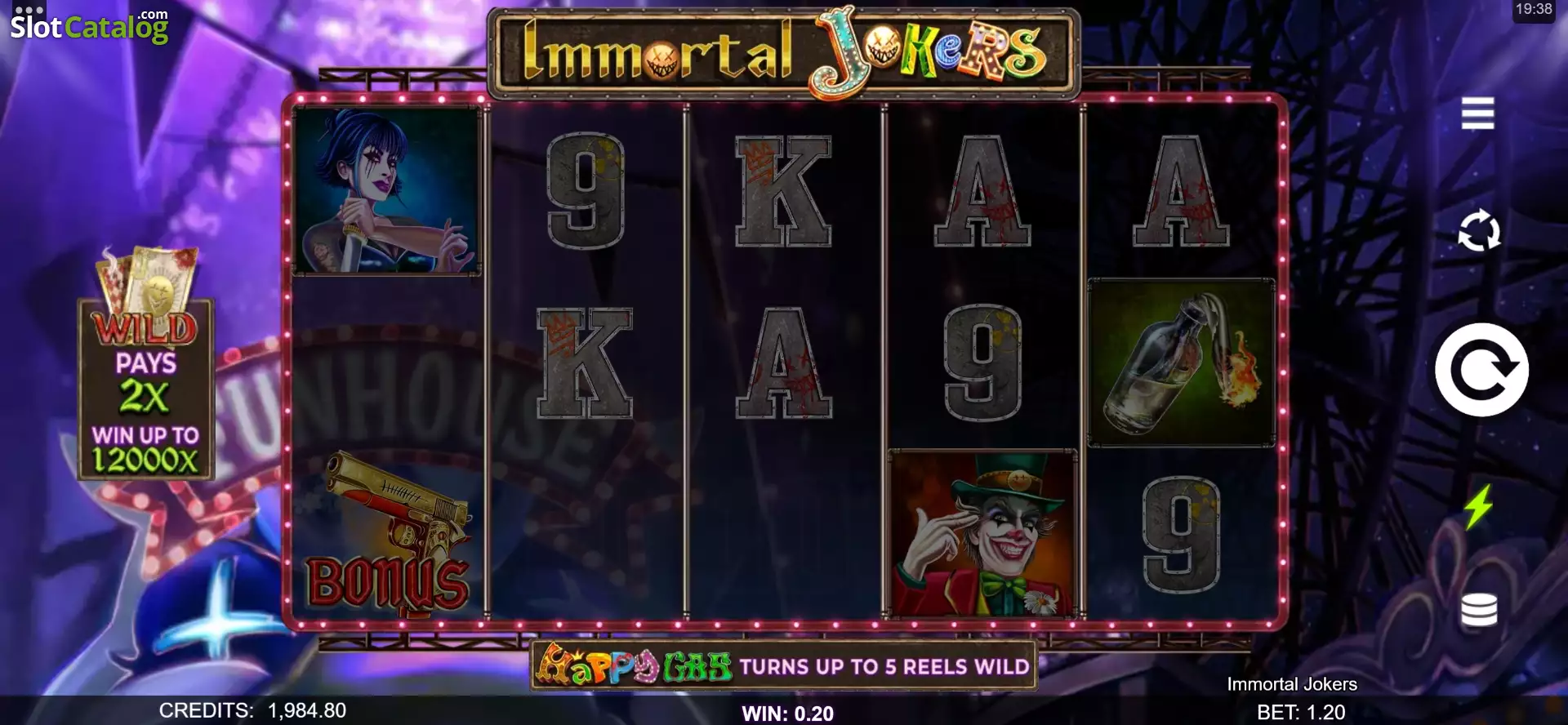The width and height of the screenshot is (1568, 725).
Task: Click the SlotCatalog three-dots logo icon
Action: (x=29, y=12)
